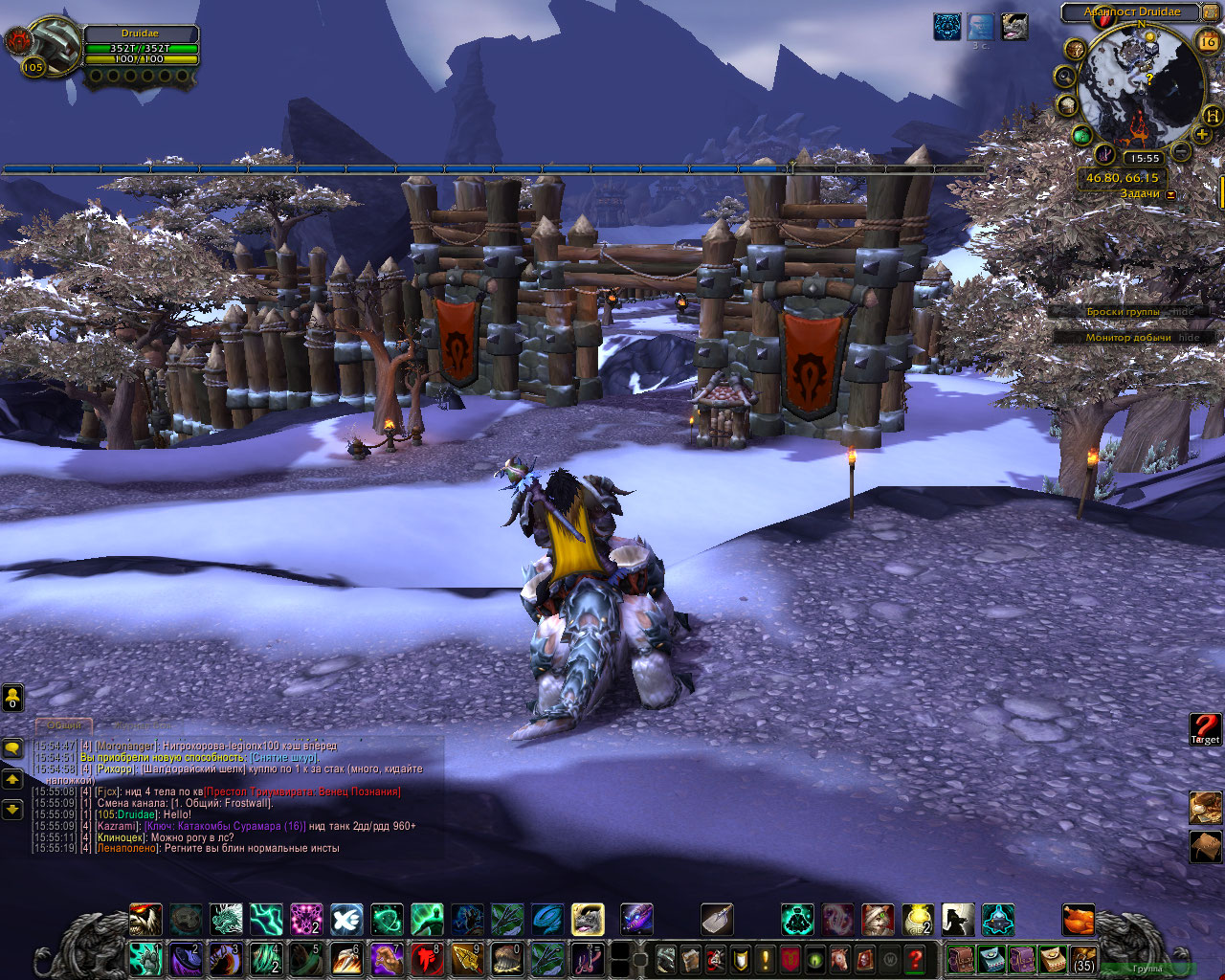Switch to the Общий chat tab
The width and height of the screenshot is (1225, 980).
[x=65, y=726]
